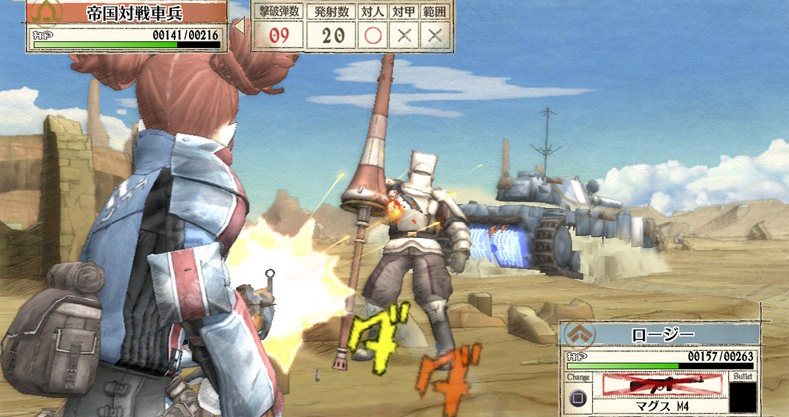Image resolution: width=789 pixels, height=417 pixels.
Task: Select the マグス M4 weapon icon
Action: 660,385
